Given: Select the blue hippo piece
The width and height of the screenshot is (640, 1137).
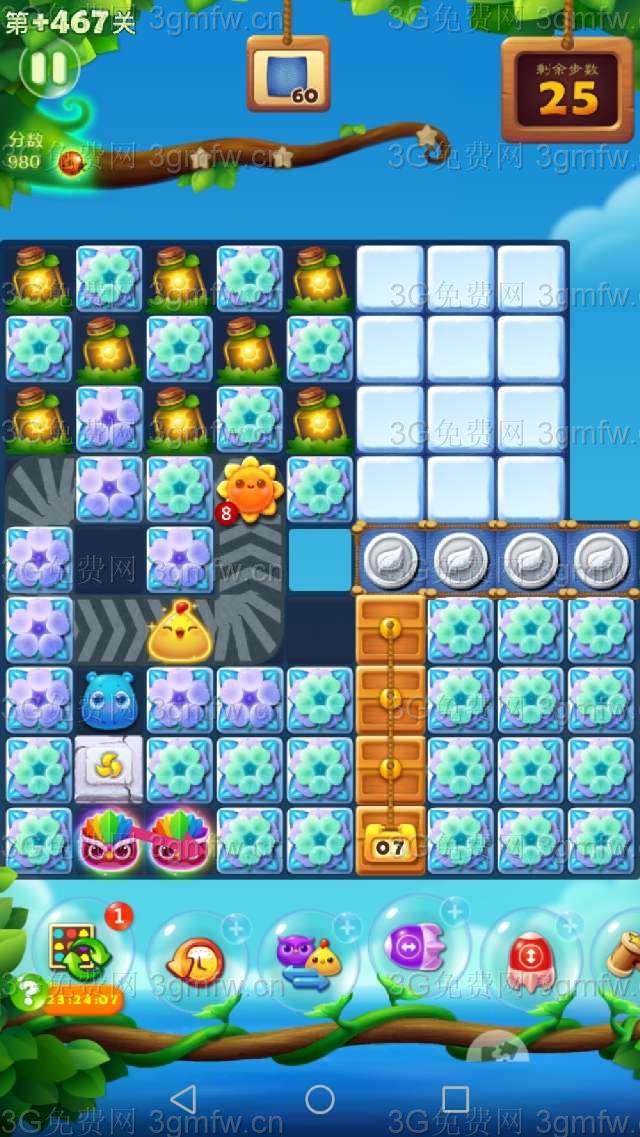Looking at the screenshot, I should pos(108,699).
